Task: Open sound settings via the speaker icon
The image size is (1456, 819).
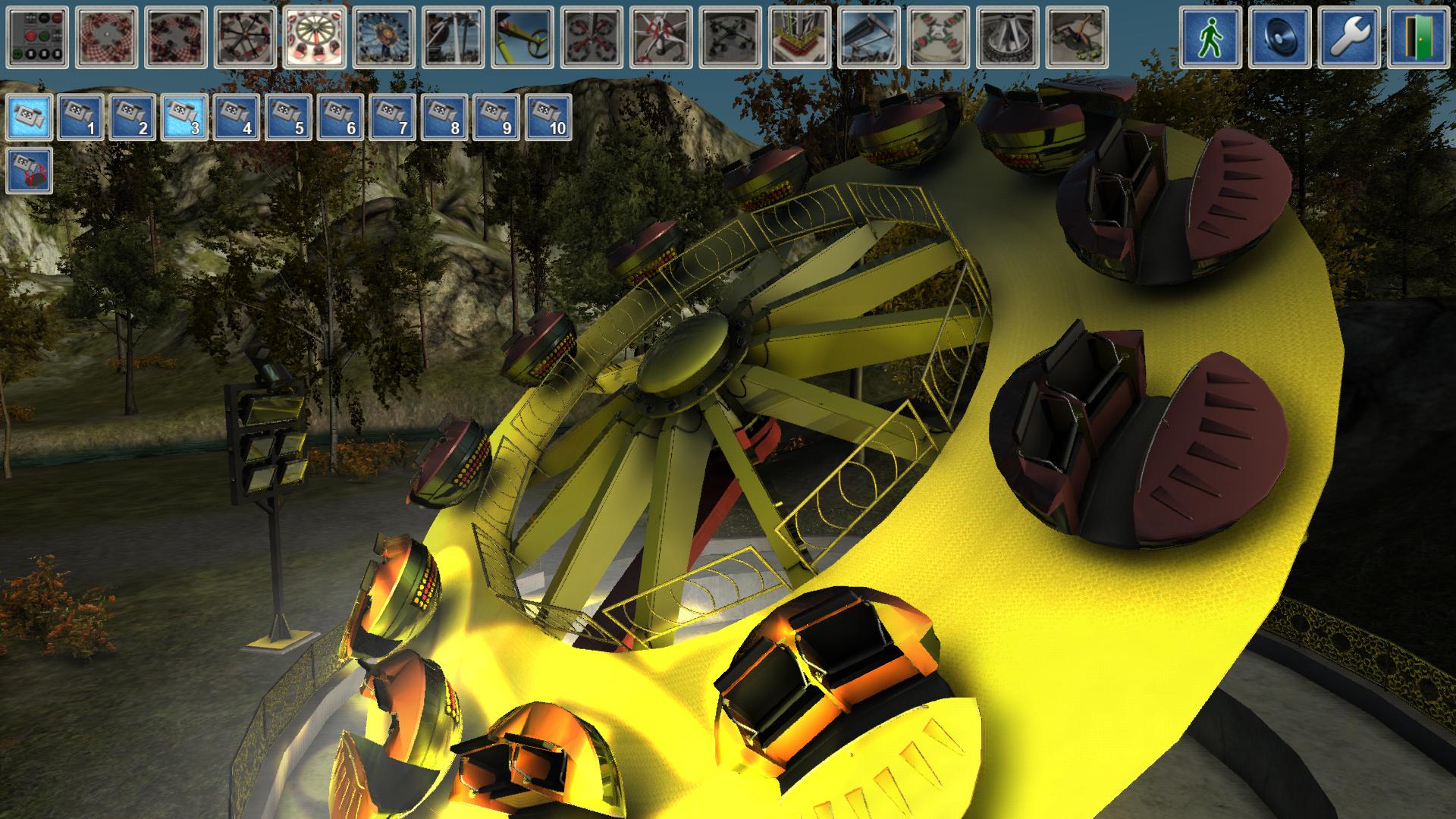Action: (1279, 37)
